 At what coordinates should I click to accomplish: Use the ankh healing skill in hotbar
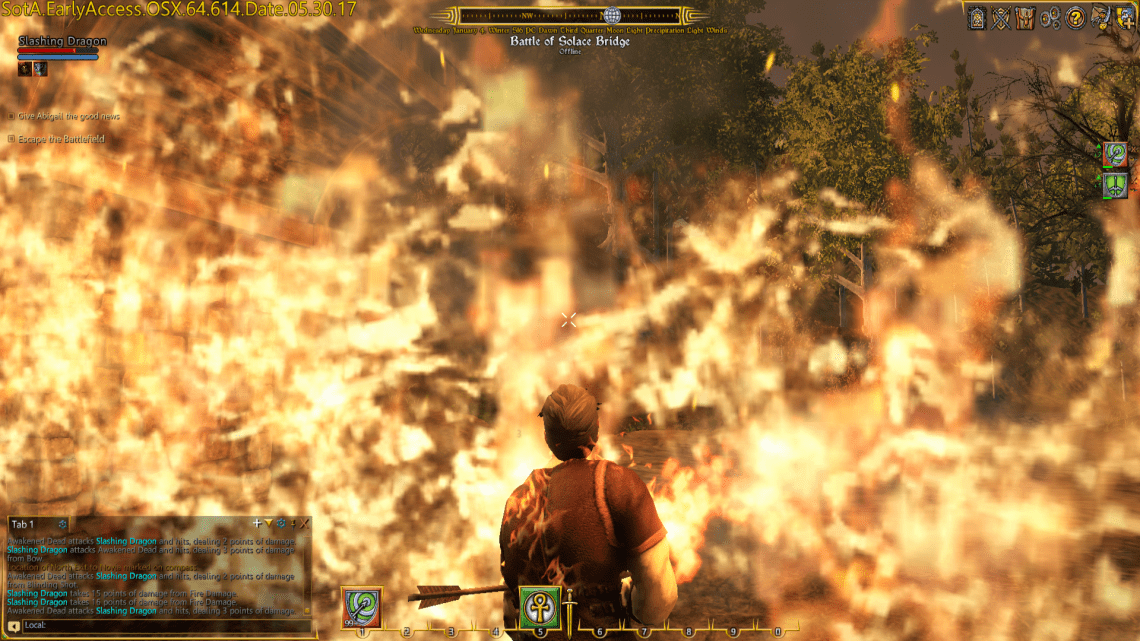coord(539,606)
